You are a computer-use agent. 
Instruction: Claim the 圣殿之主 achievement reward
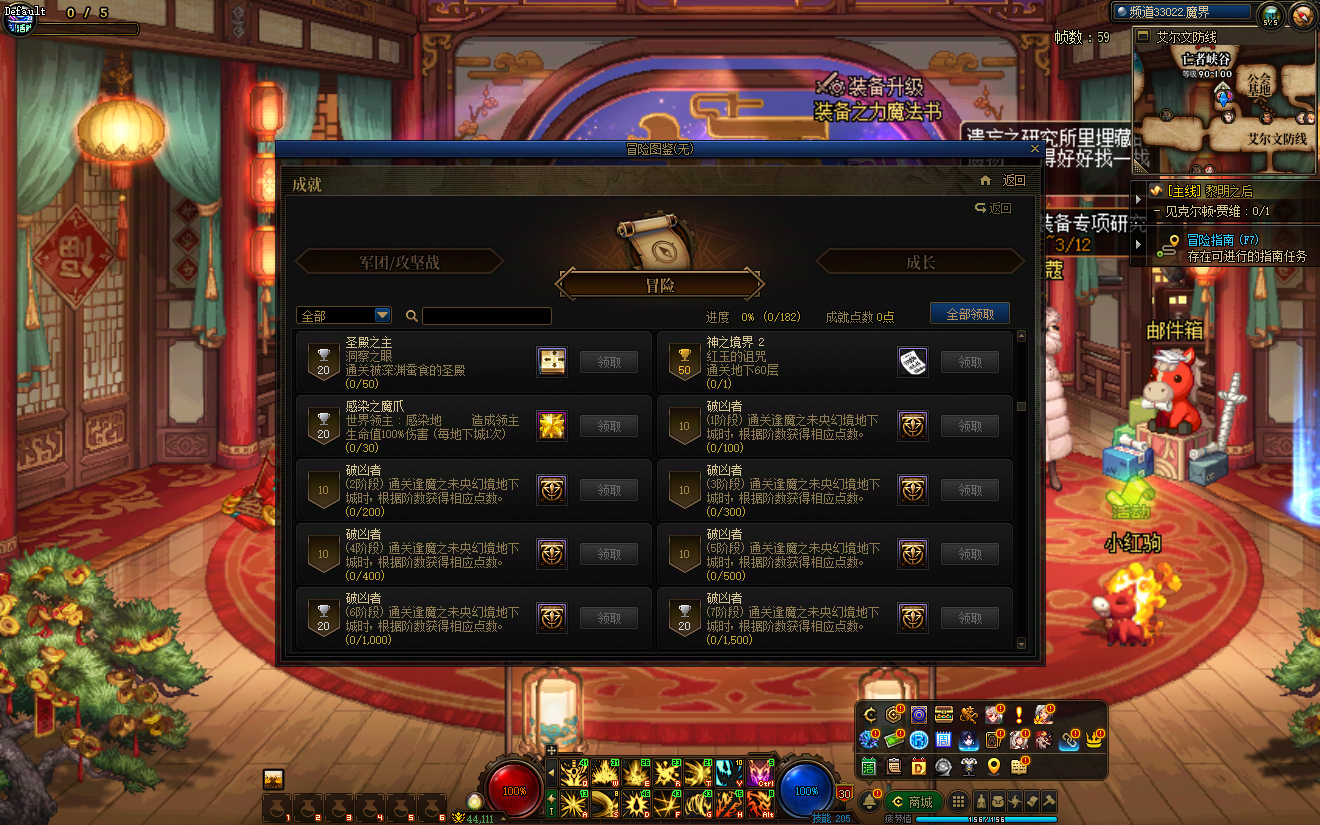(608, 362)
